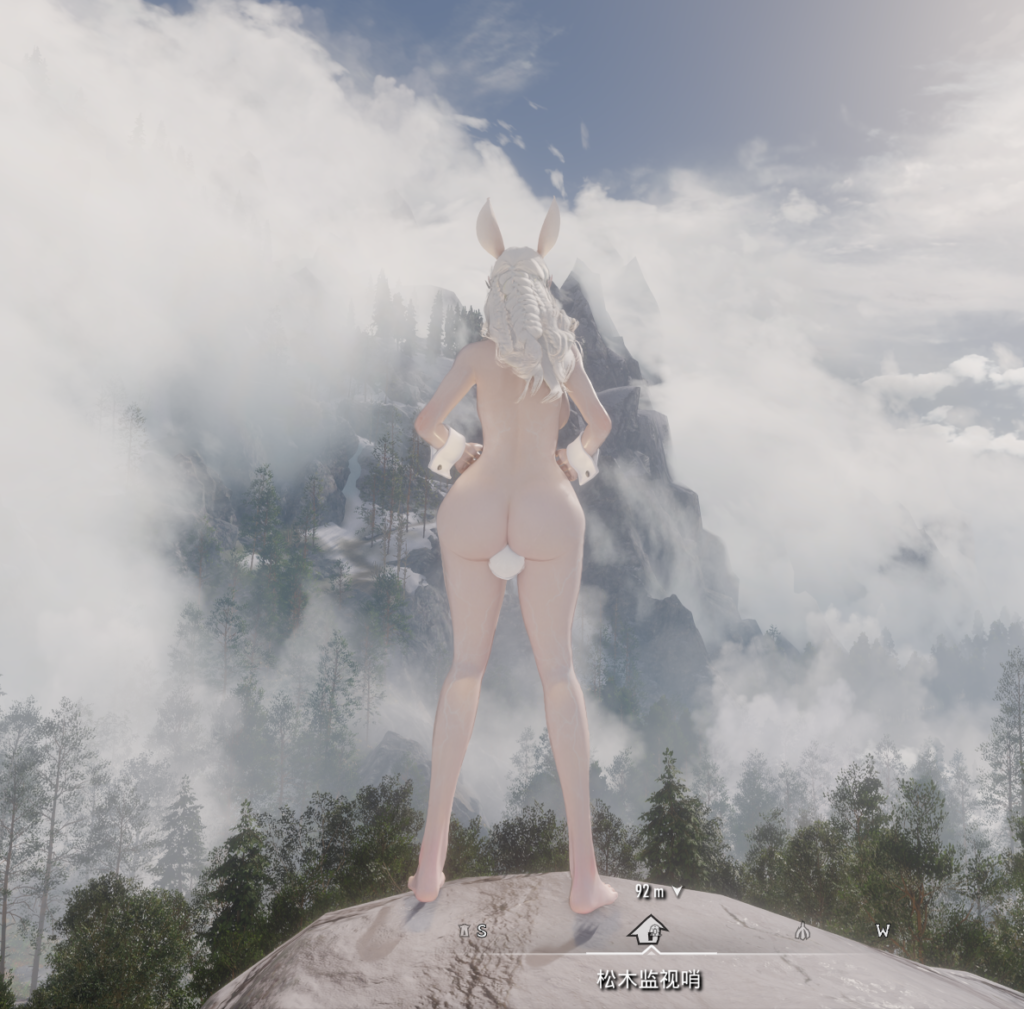The width and height of the screenshot is (1024, 1009).
Task: Click the house marker for 松木监视哨
Action: [x=648, y=930]
